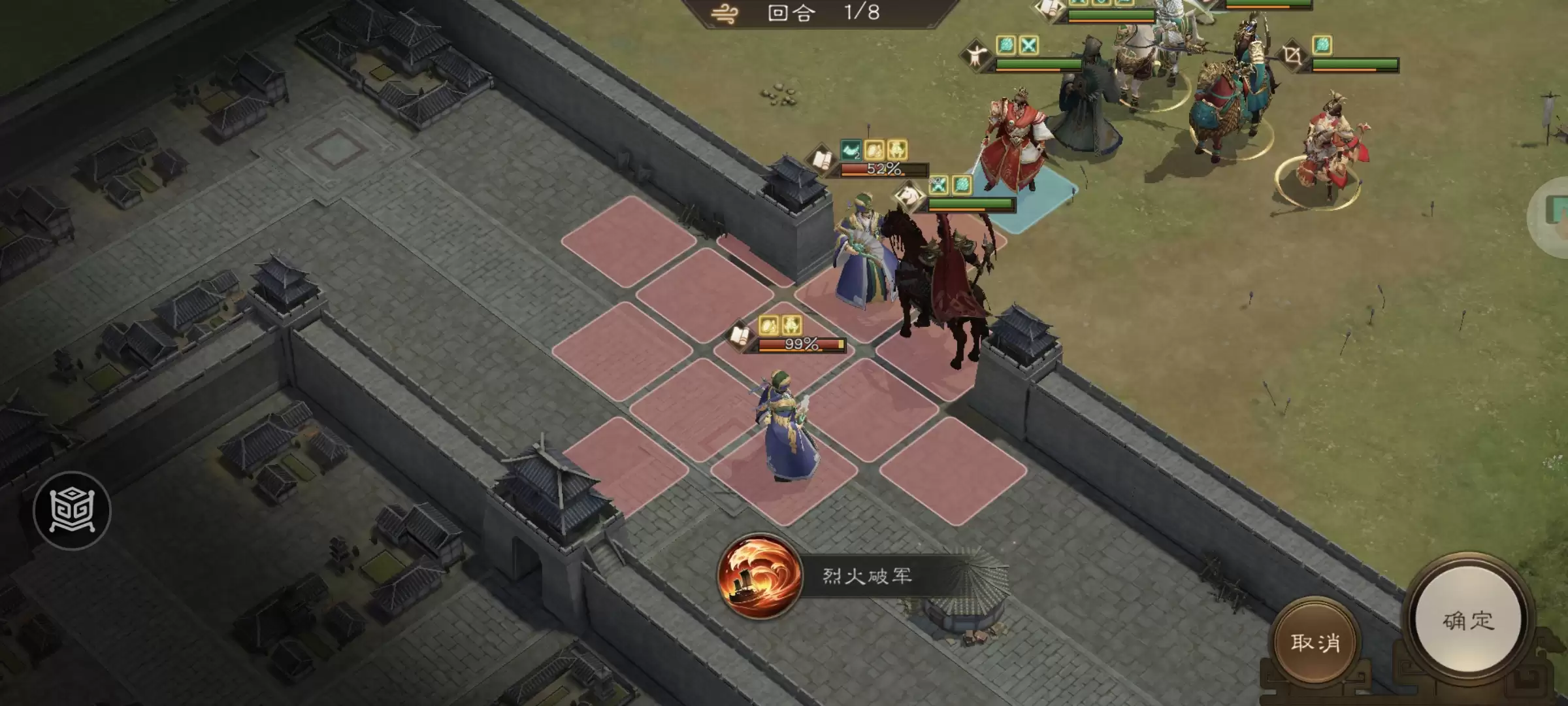
Task: Inspect the green horn buff icon showing 2 stacks
Action: [x=850, y=150]
